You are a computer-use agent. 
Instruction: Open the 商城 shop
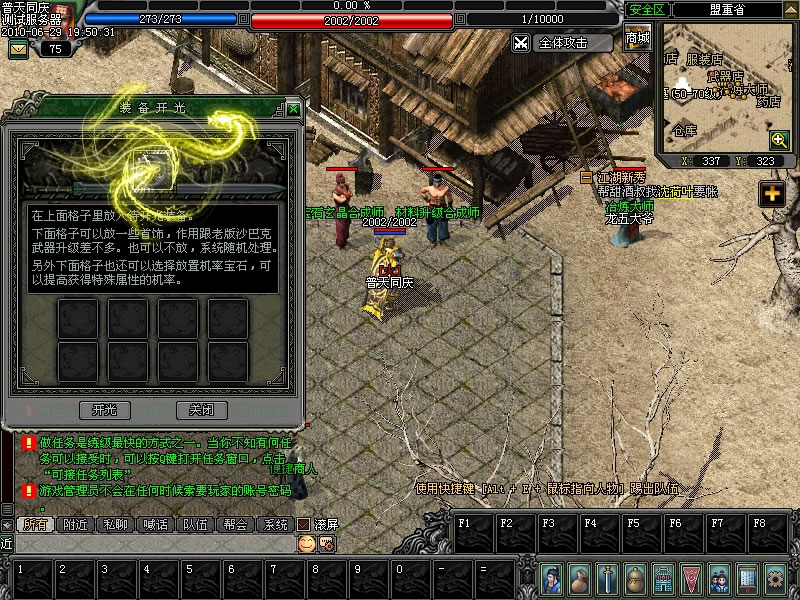637,39
